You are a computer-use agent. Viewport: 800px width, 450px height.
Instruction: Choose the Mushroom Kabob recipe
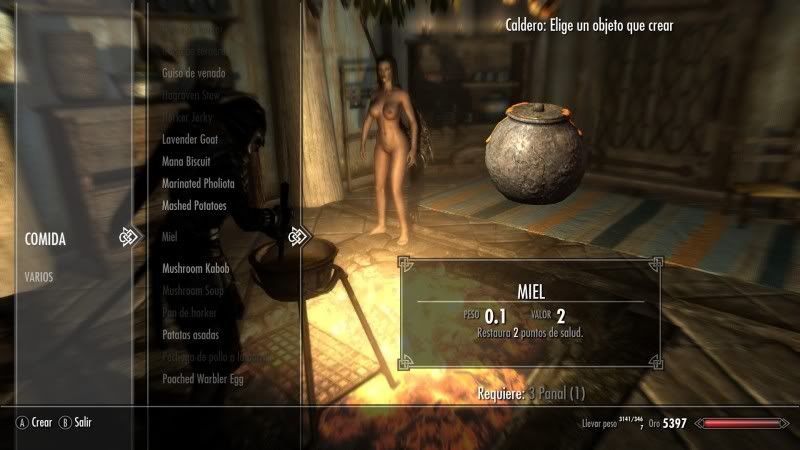click(x=197, y=269)
